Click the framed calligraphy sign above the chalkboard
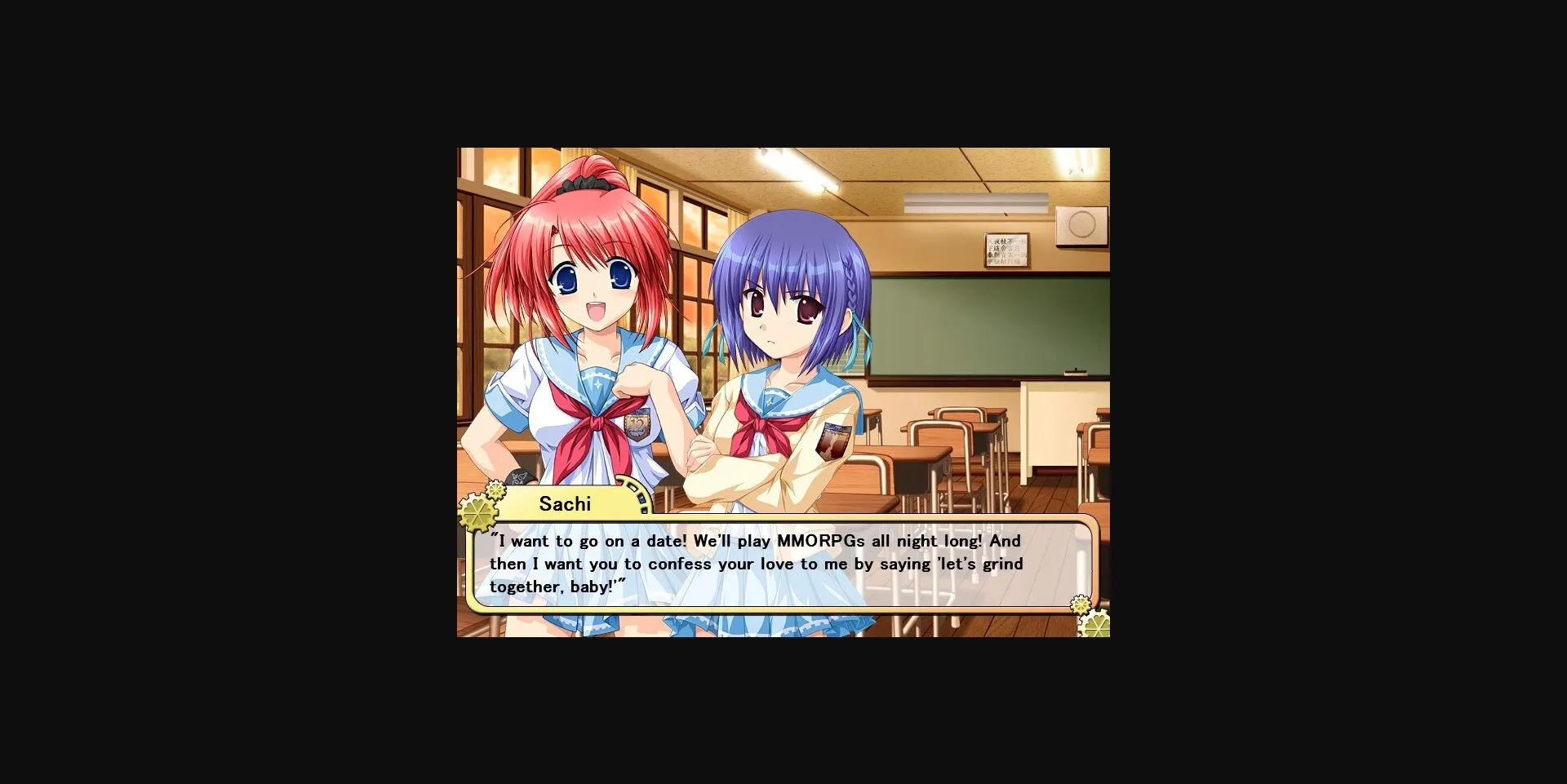The width and height of the screenshot is (1567, 784). [1007, 250]
